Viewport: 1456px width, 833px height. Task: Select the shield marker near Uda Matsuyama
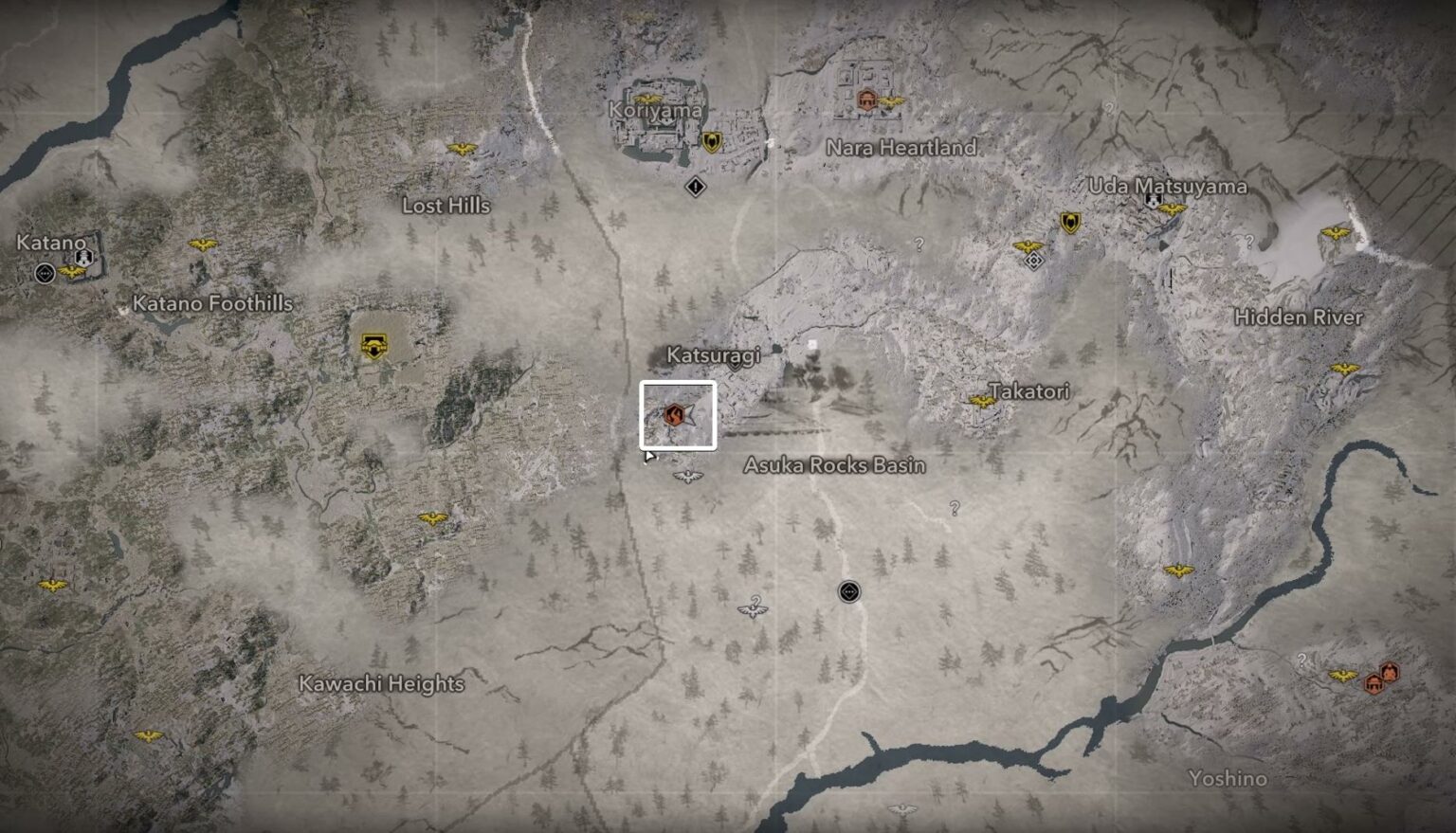point(1070,224)
